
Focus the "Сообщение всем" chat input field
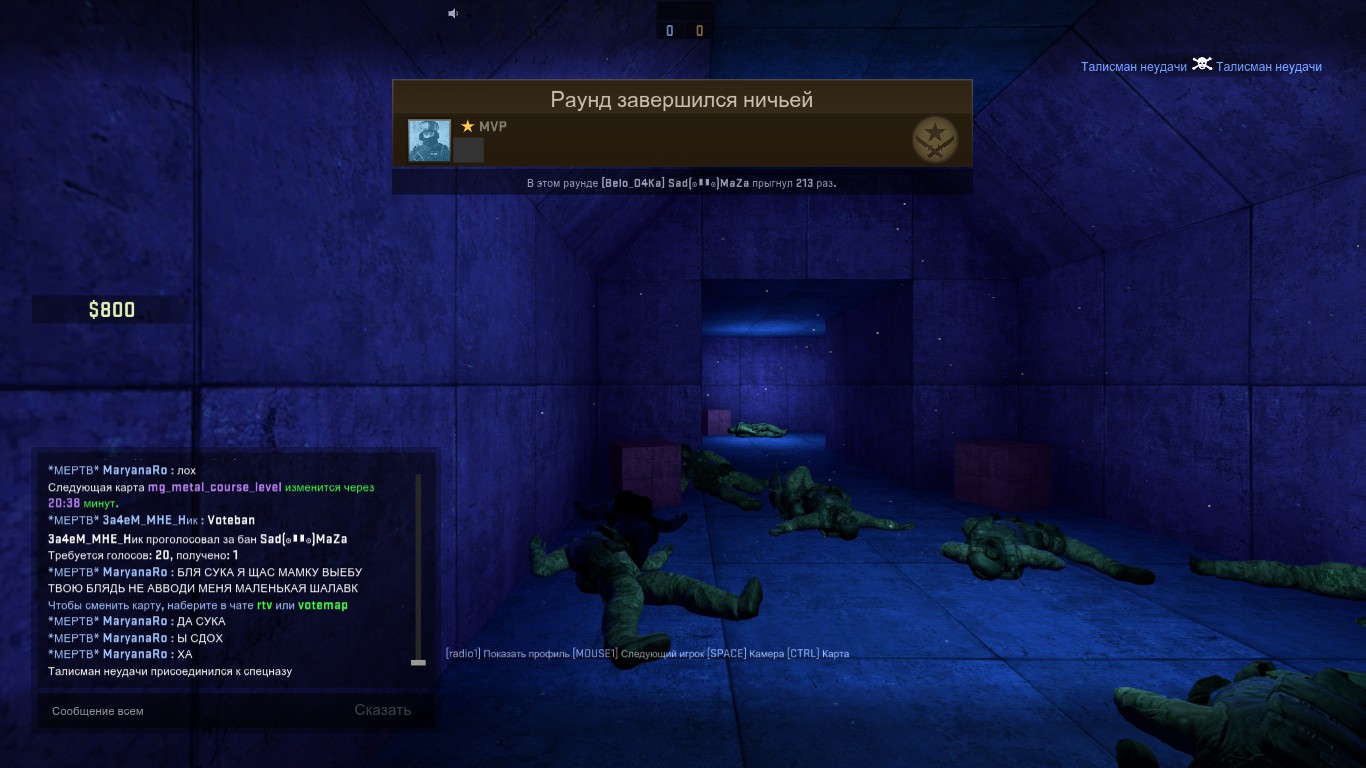click(190, 711)
